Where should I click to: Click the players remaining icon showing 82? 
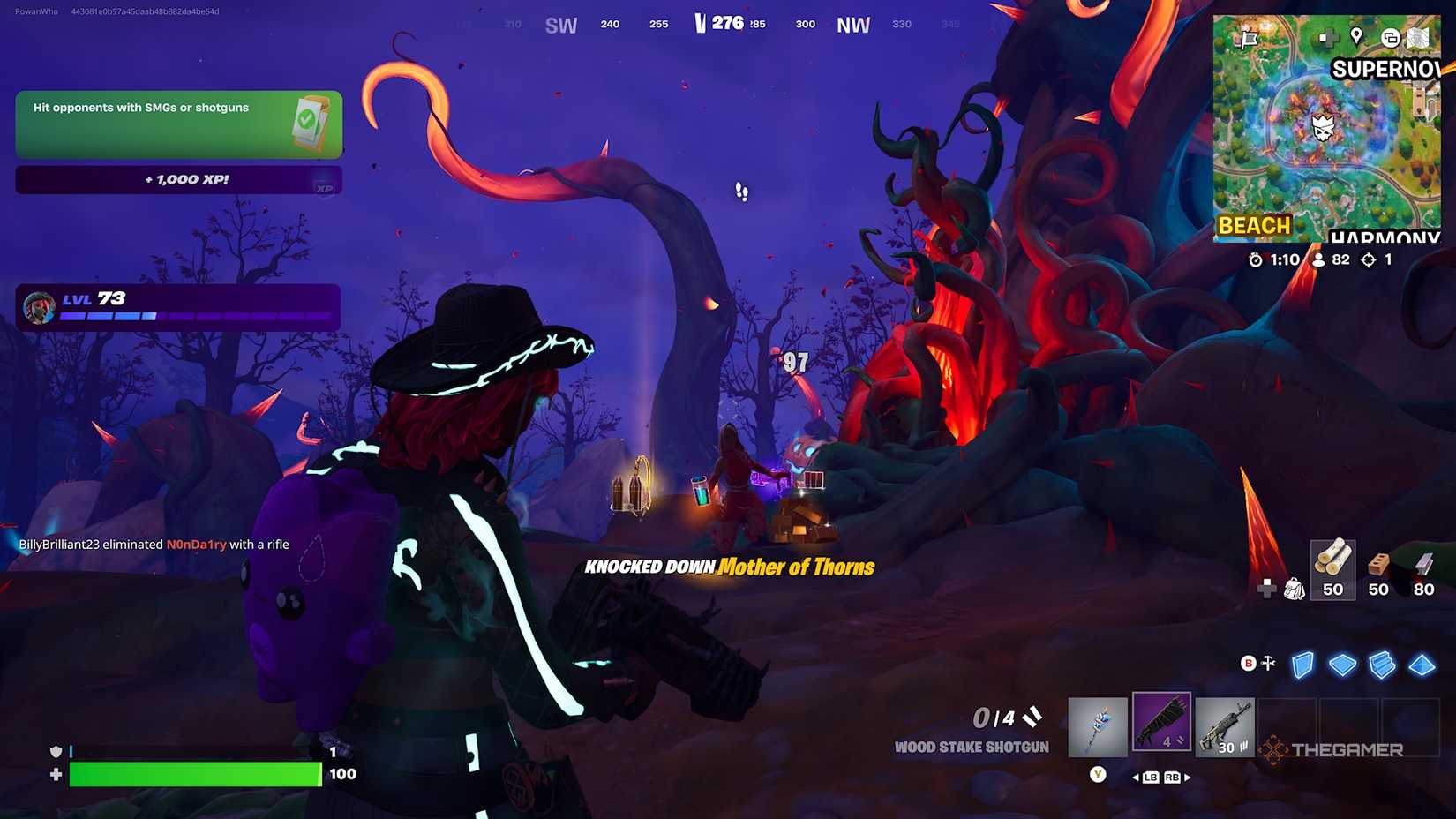coord(1318,259)
